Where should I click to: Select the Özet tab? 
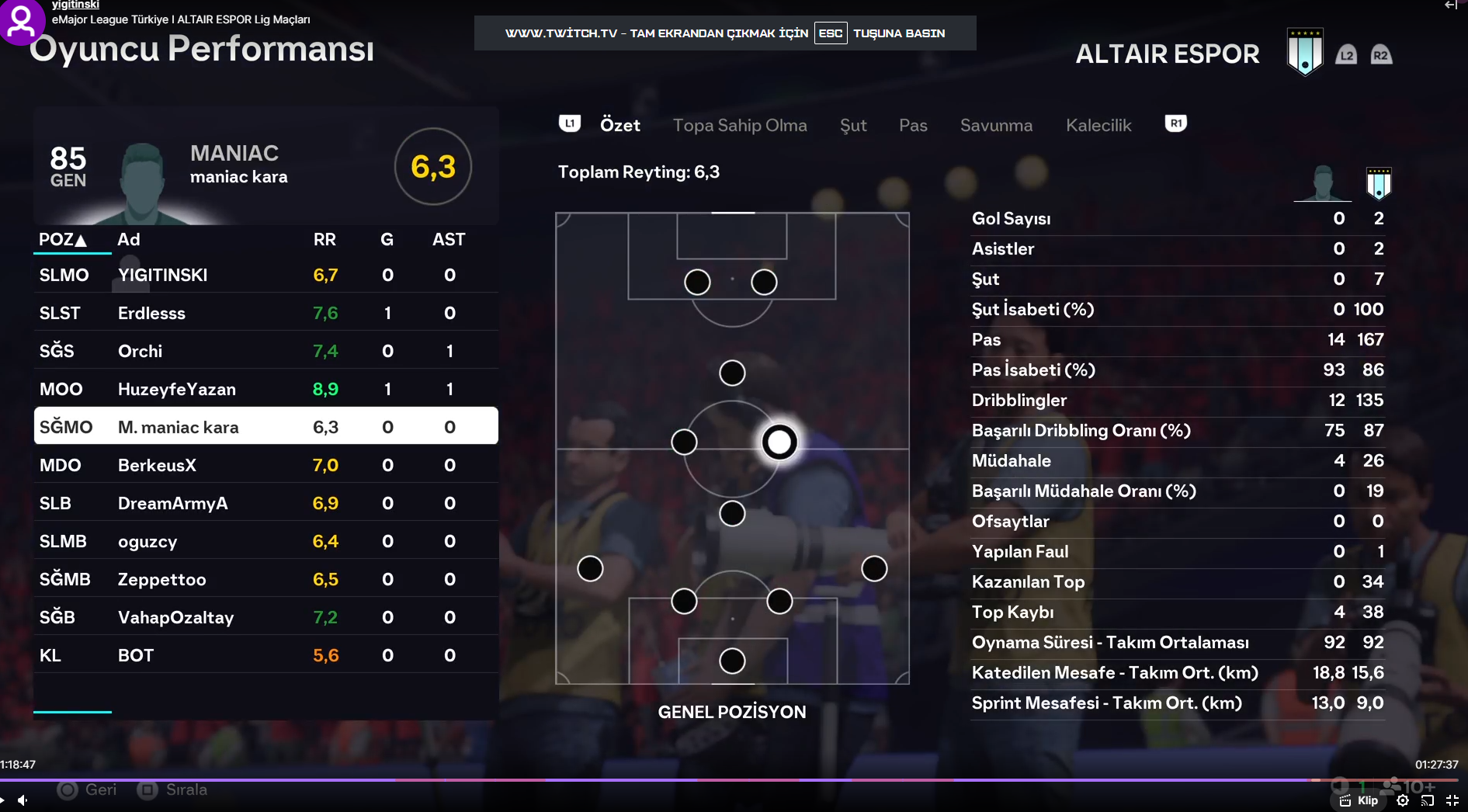[x=619, y=125]
